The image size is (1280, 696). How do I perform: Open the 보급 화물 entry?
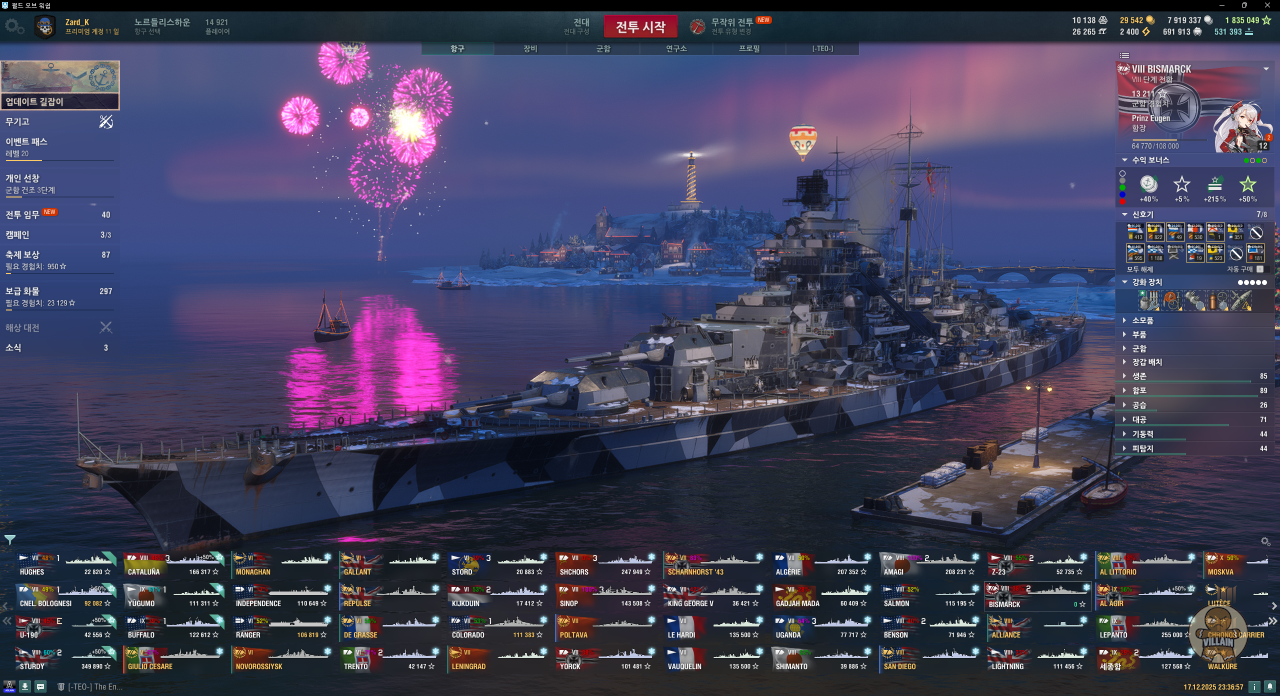pos(58,295)
